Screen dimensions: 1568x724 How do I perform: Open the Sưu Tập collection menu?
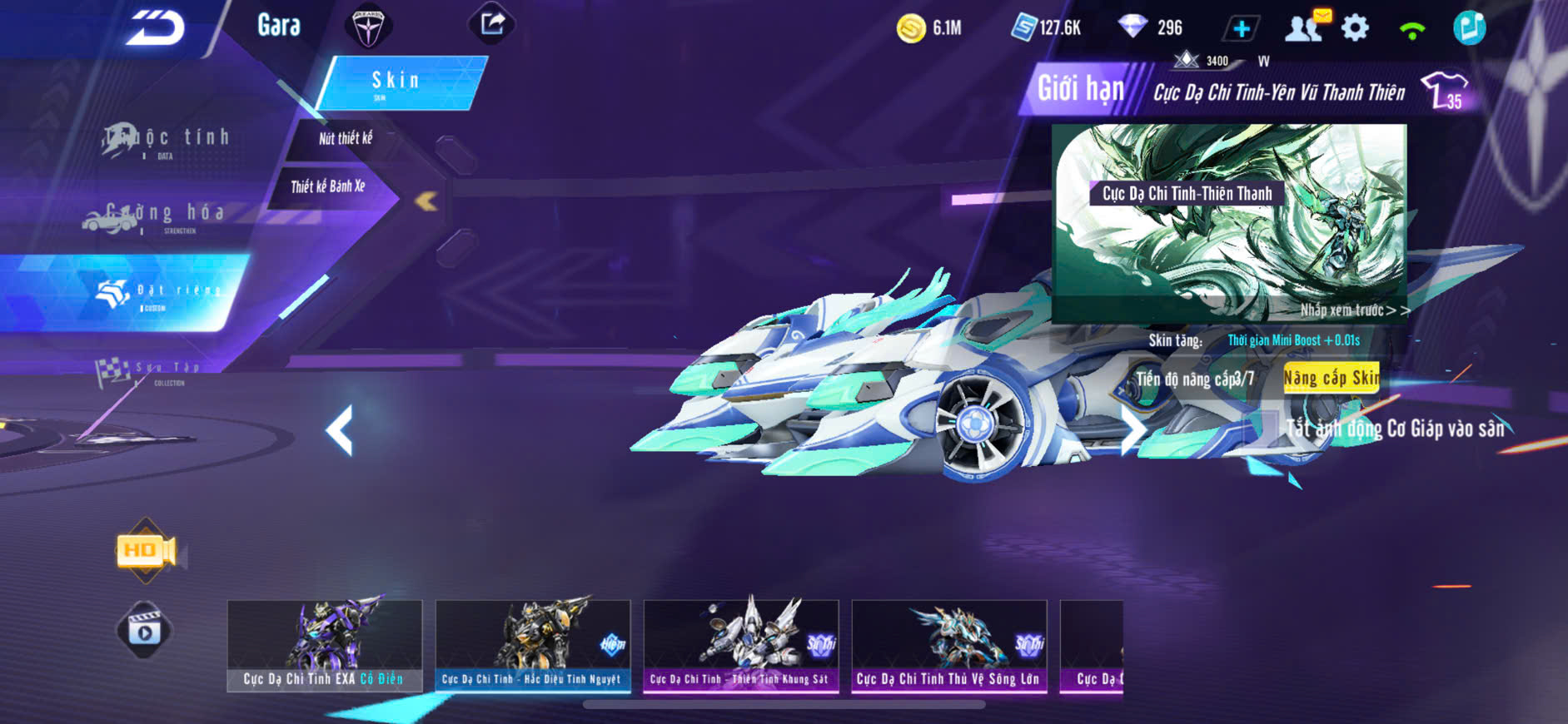point(150,371)
